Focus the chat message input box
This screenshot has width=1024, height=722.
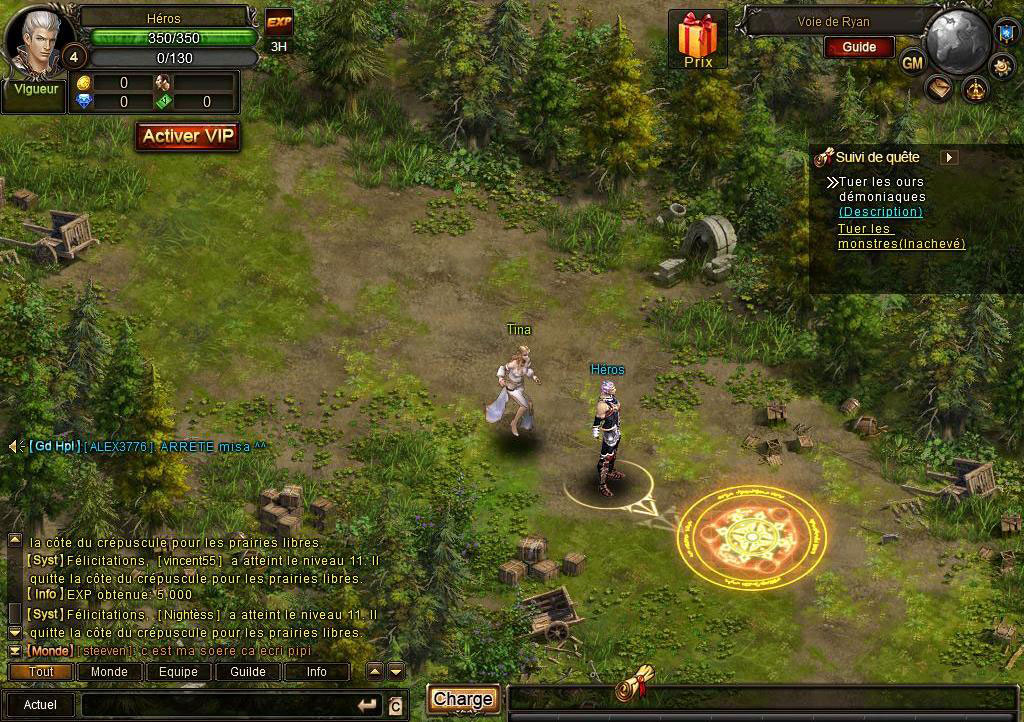220,705
